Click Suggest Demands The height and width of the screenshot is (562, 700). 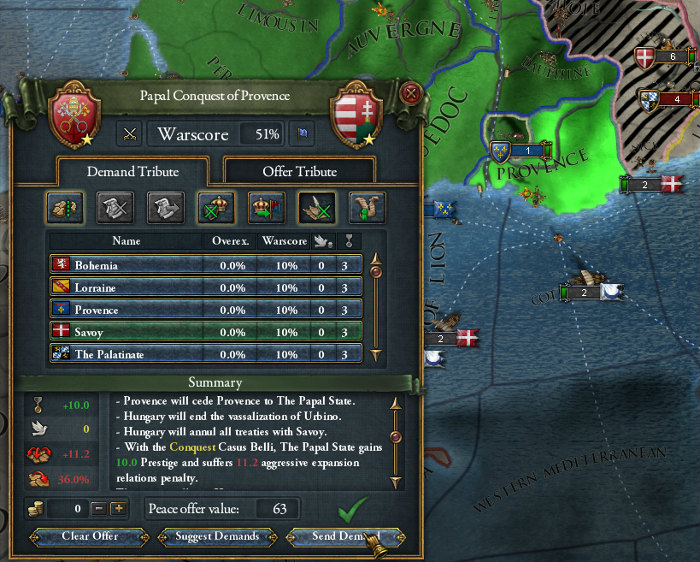tap(216, 536)
